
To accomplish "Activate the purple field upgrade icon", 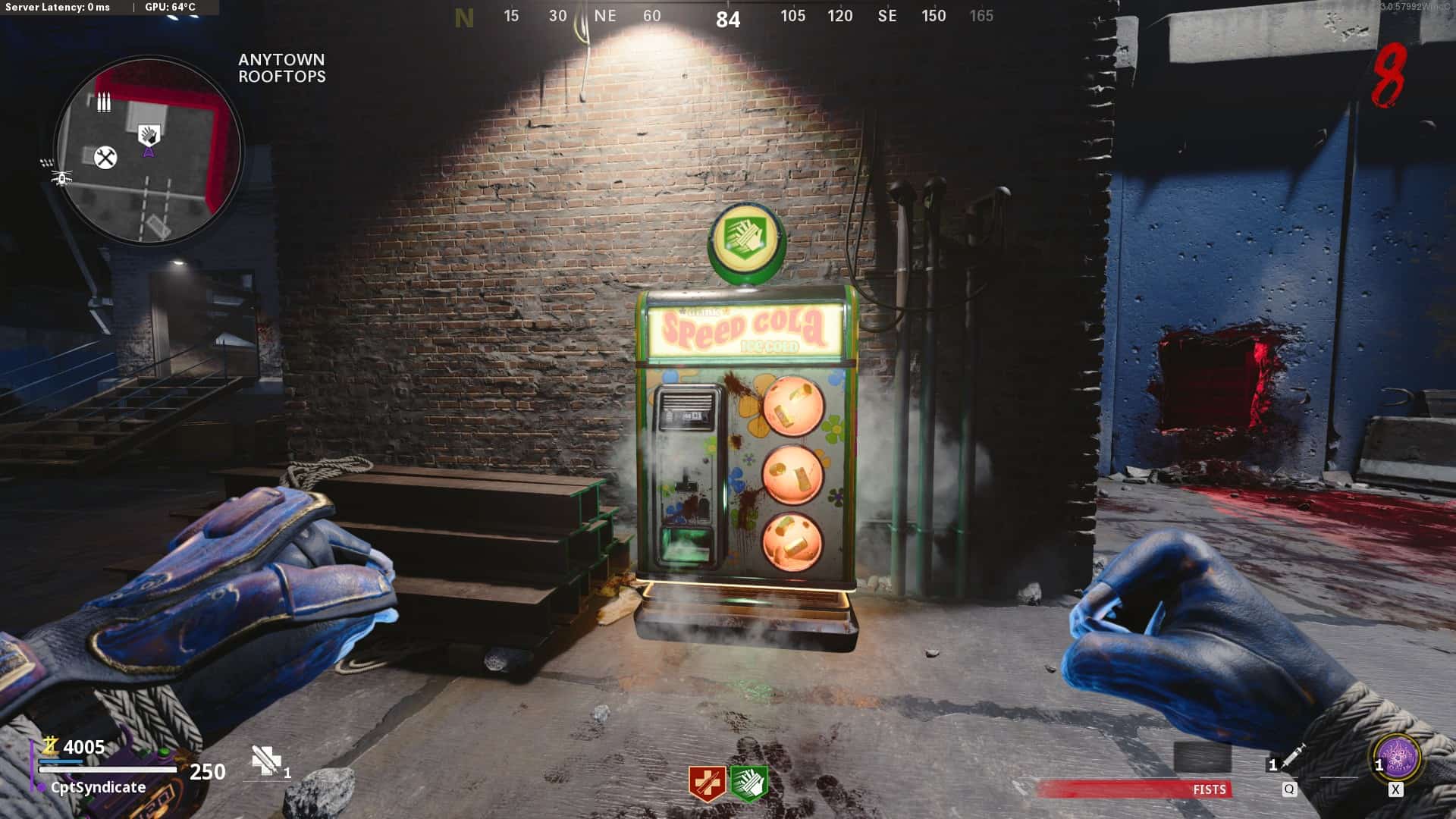I will pos(1398,758).
